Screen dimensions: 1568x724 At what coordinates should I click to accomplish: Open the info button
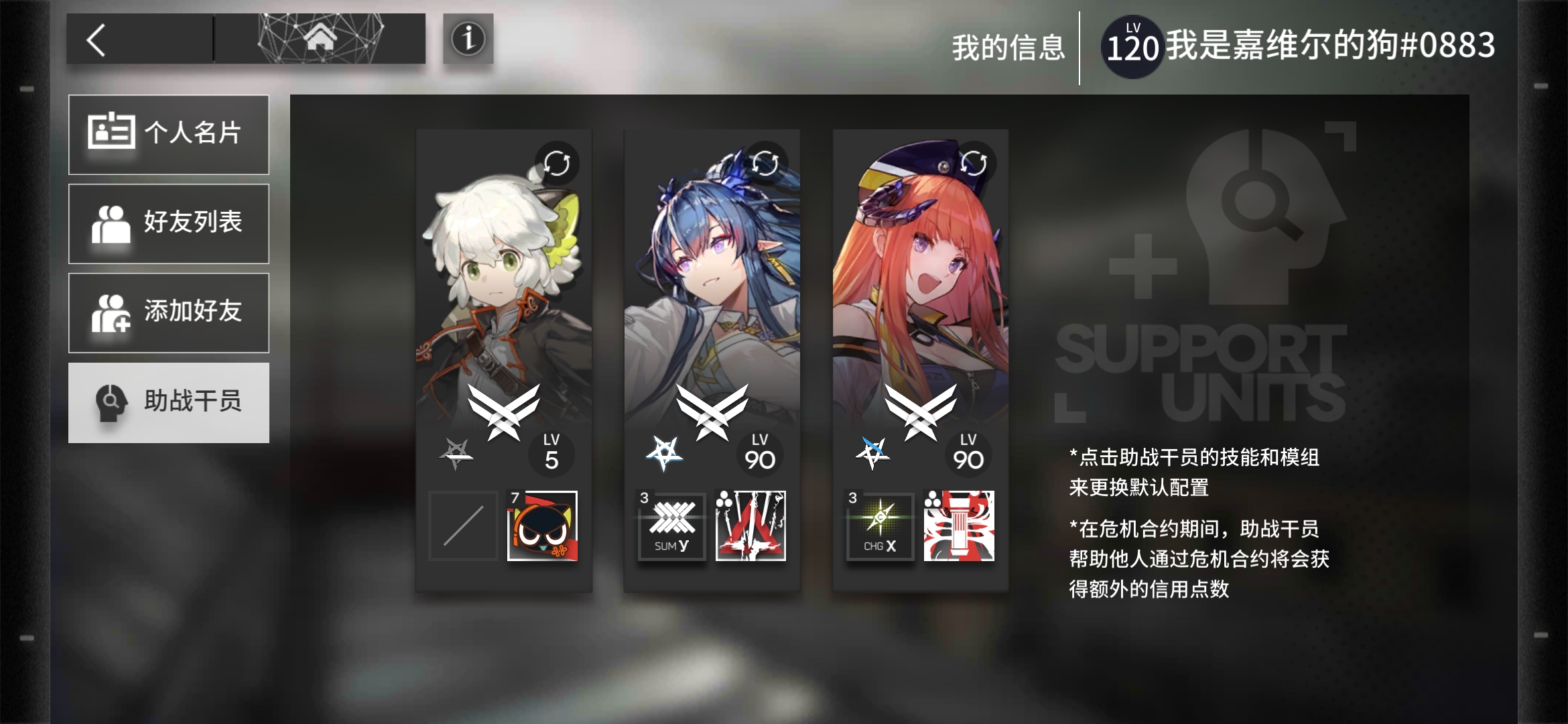(468, 39)
